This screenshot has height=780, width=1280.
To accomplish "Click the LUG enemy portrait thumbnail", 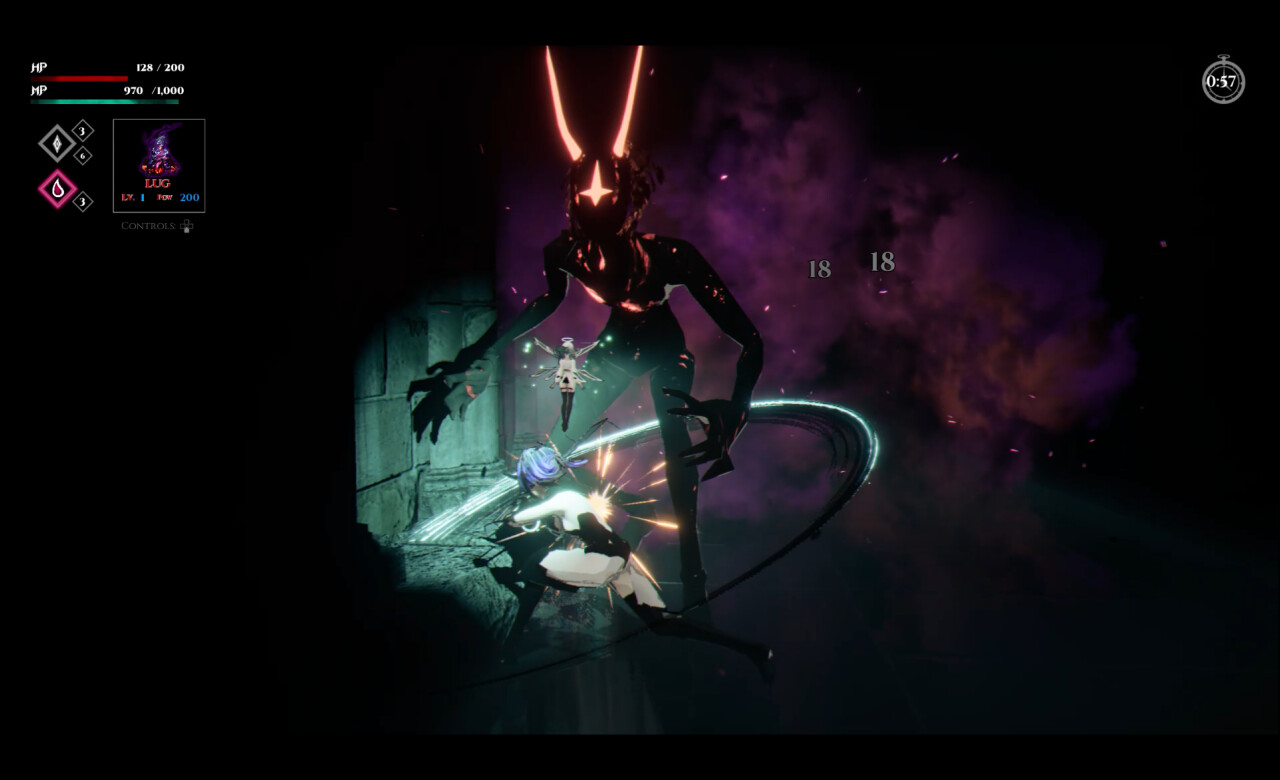I will pos(159,148).
